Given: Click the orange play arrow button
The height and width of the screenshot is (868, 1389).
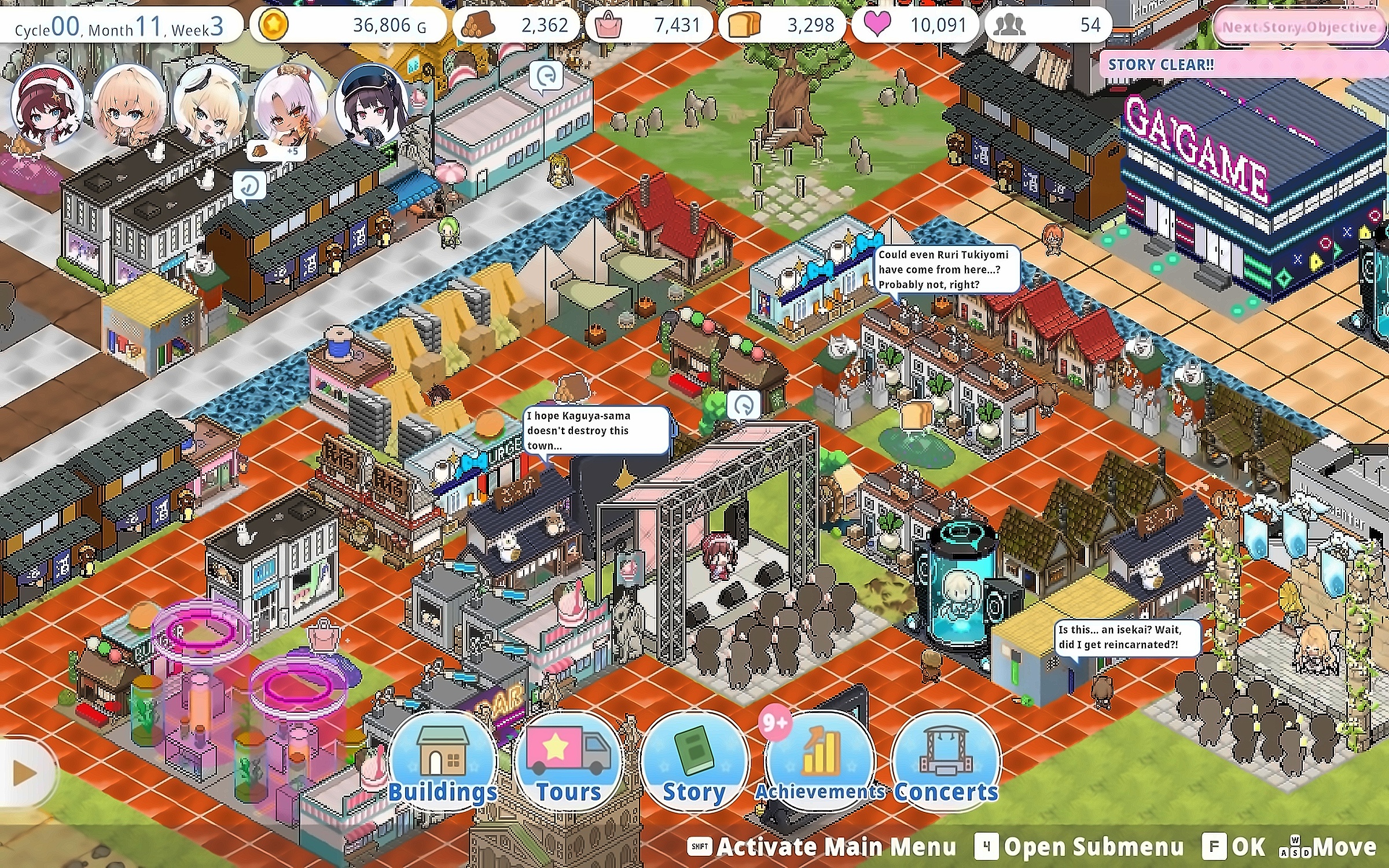Looking at the screenshot, I should (24, 773).
